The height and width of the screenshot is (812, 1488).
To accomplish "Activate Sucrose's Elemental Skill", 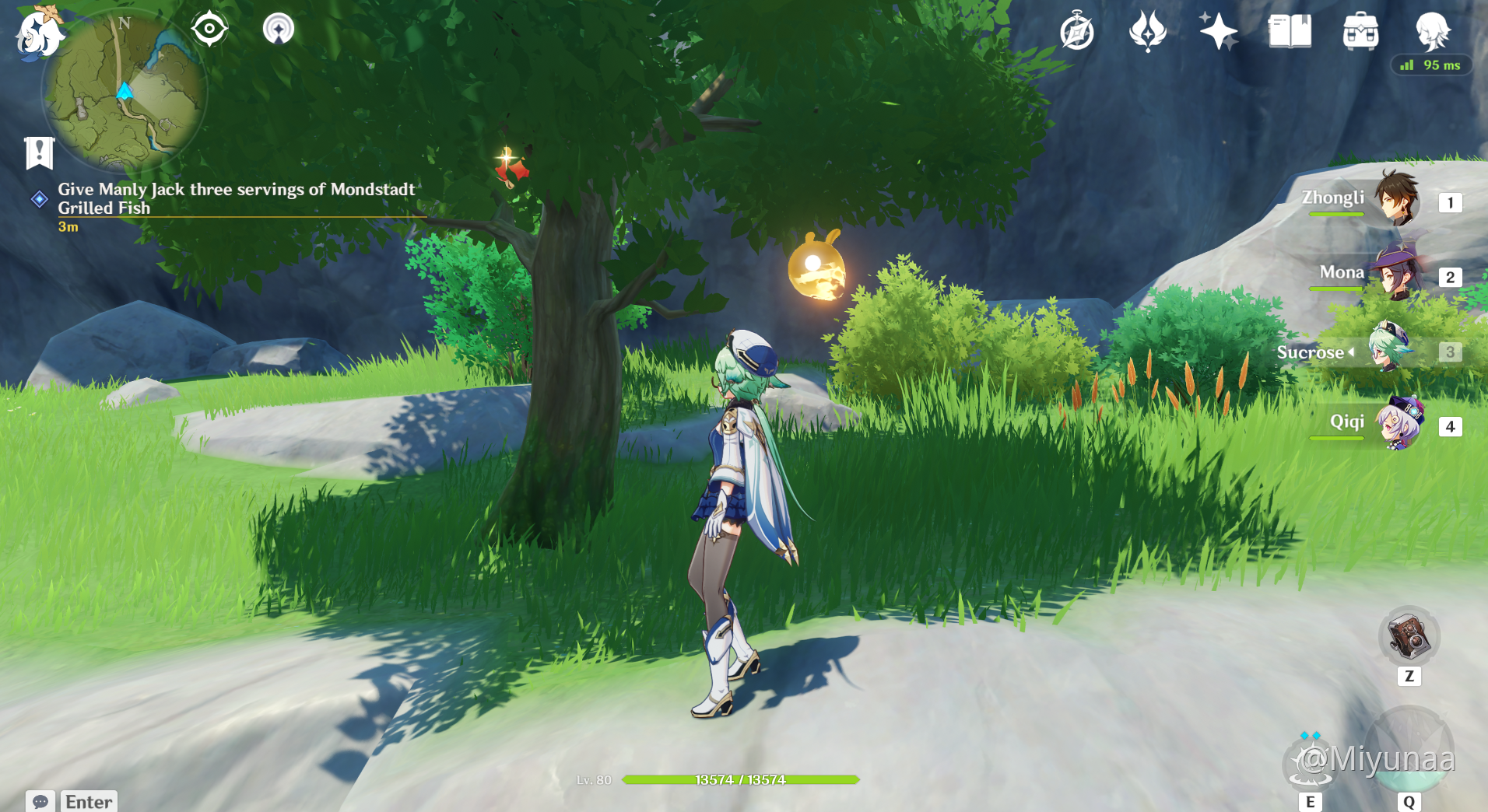I will click(1311, 761).
